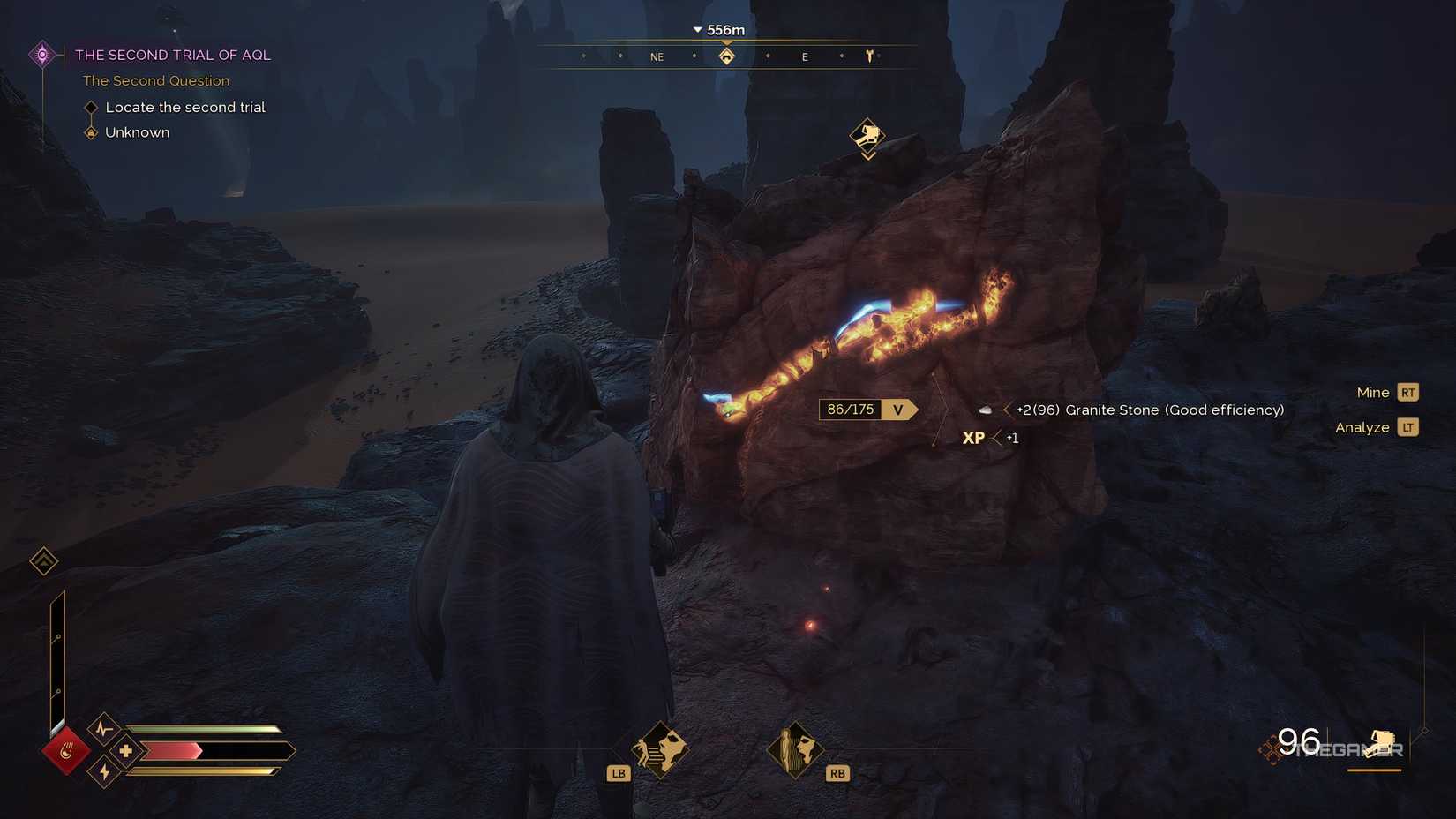Select the NE heading on the compass
This screenshot has width=1456, height=819.
[x=656, y=56]
